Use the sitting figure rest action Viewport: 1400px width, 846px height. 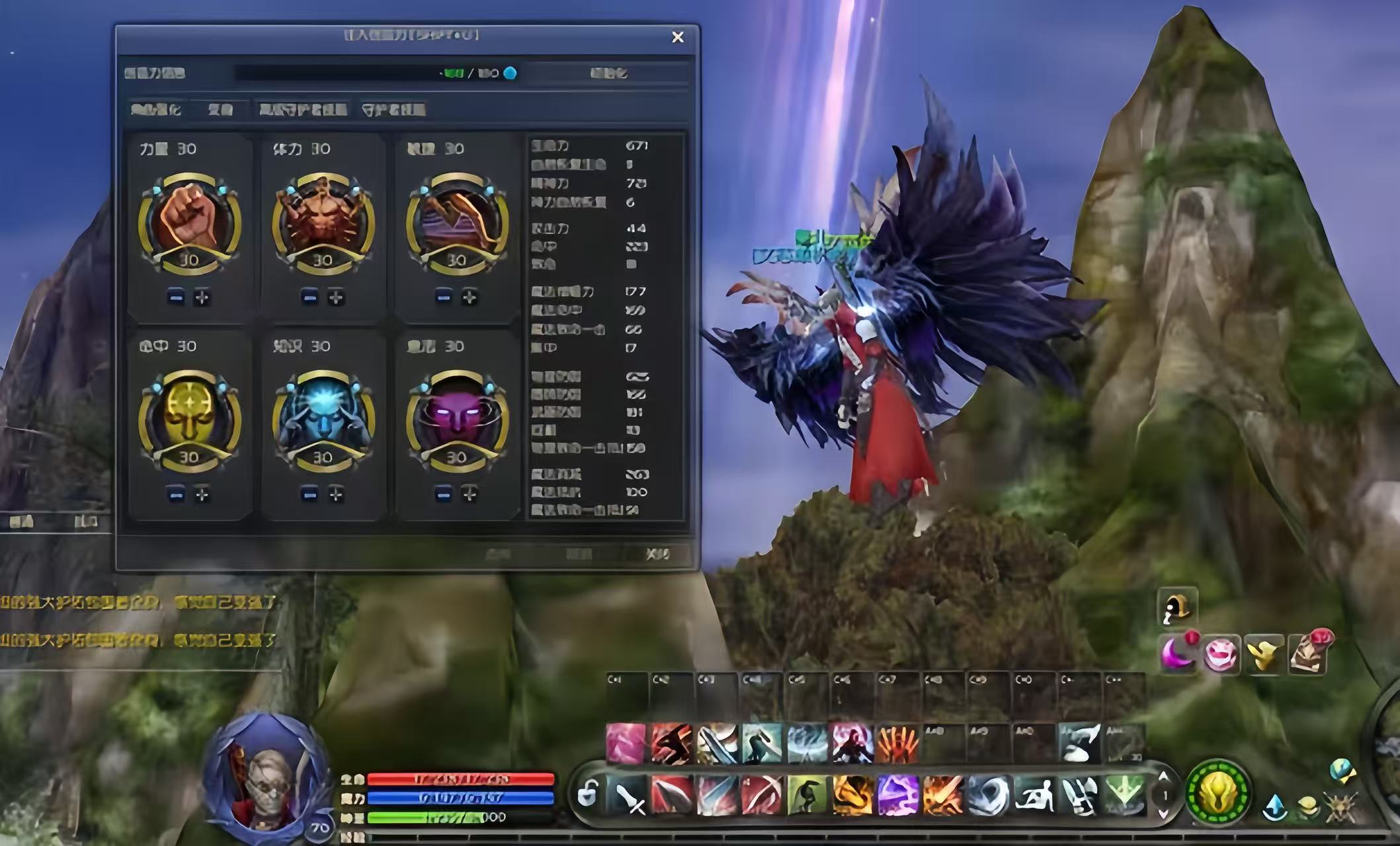click(1034, 795)
